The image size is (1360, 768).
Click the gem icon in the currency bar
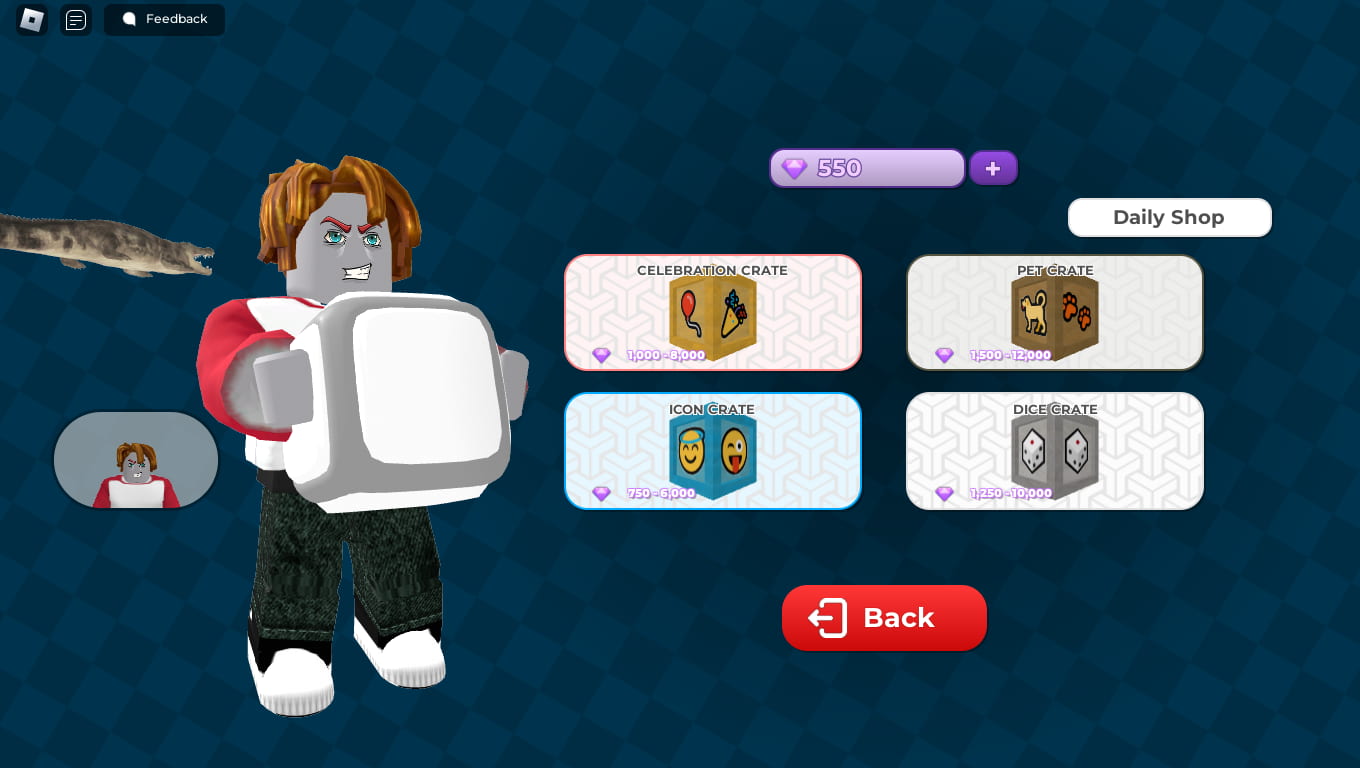pyautogui.click(x=794, y=168)
